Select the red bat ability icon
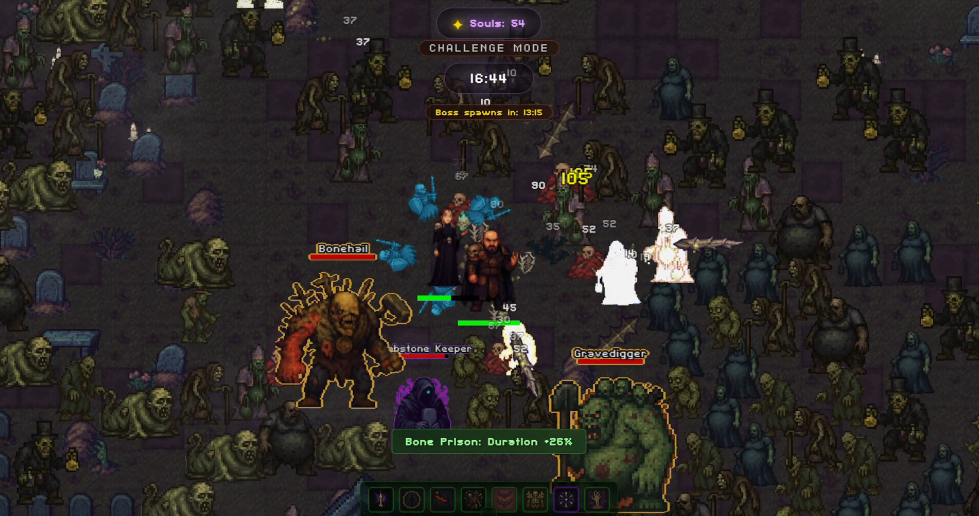 505,499
